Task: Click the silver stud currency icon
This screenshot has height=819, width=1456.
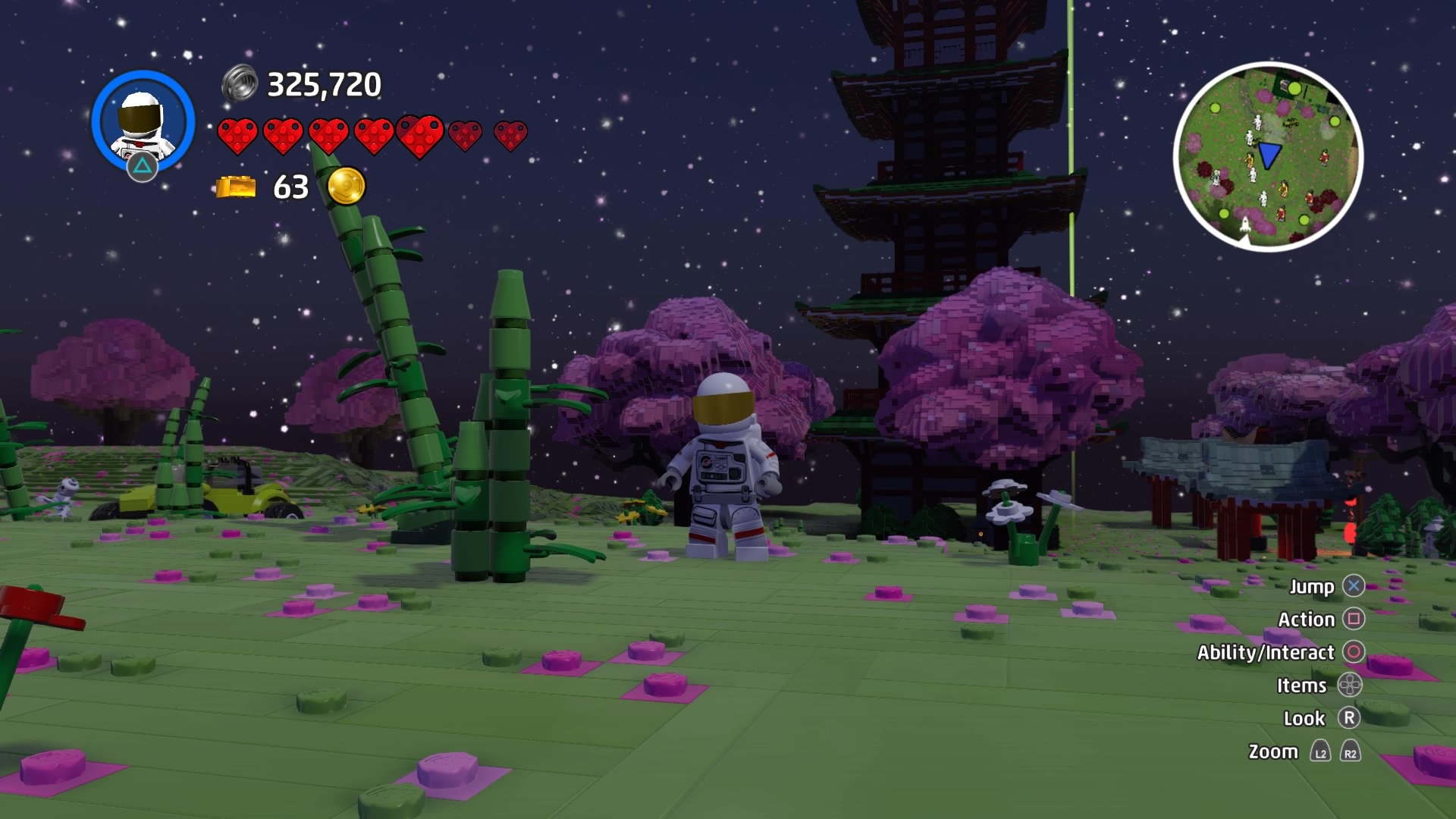Action: pos(240,84)
